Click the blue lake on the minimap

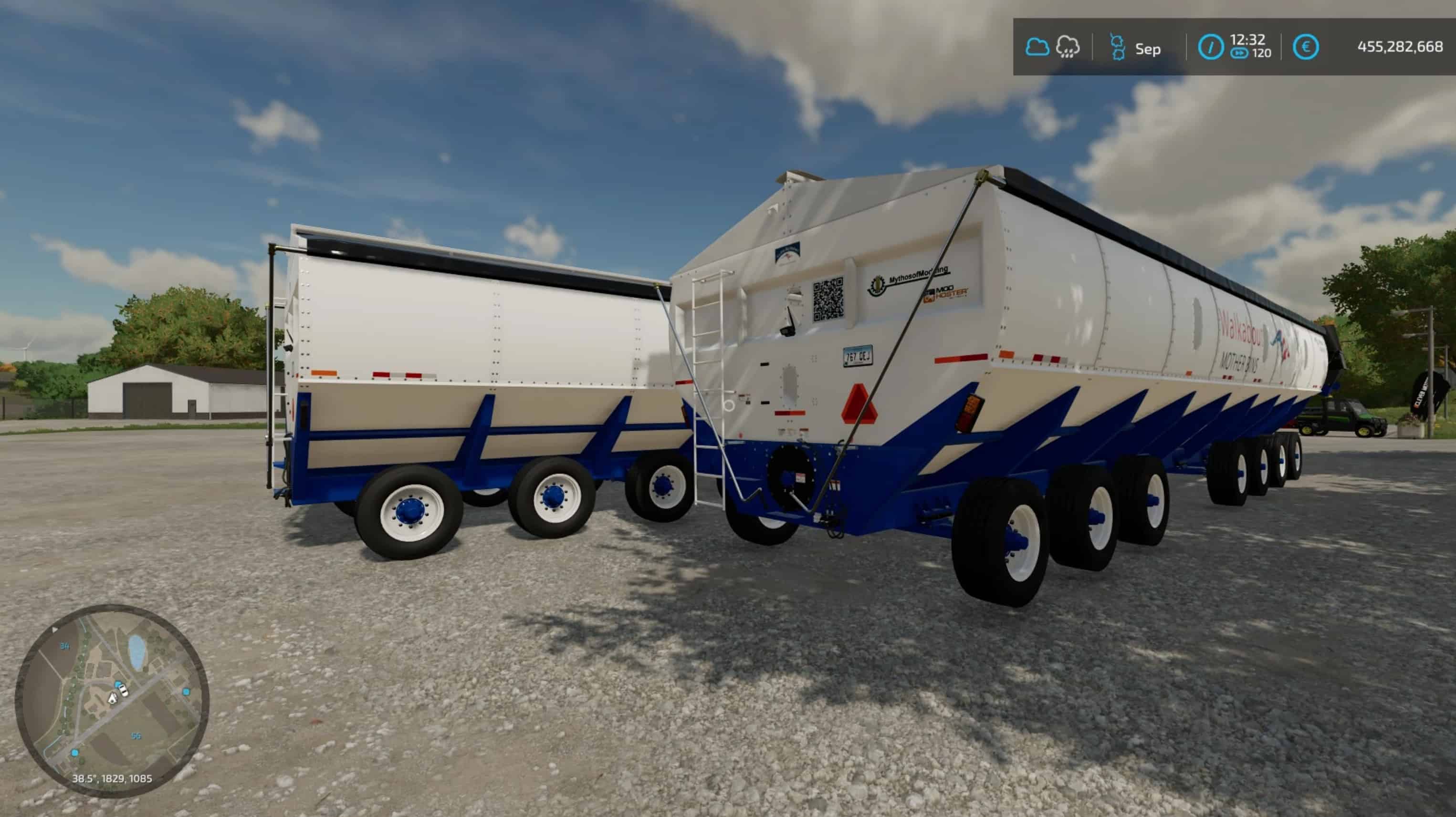(x=137, y=651)
